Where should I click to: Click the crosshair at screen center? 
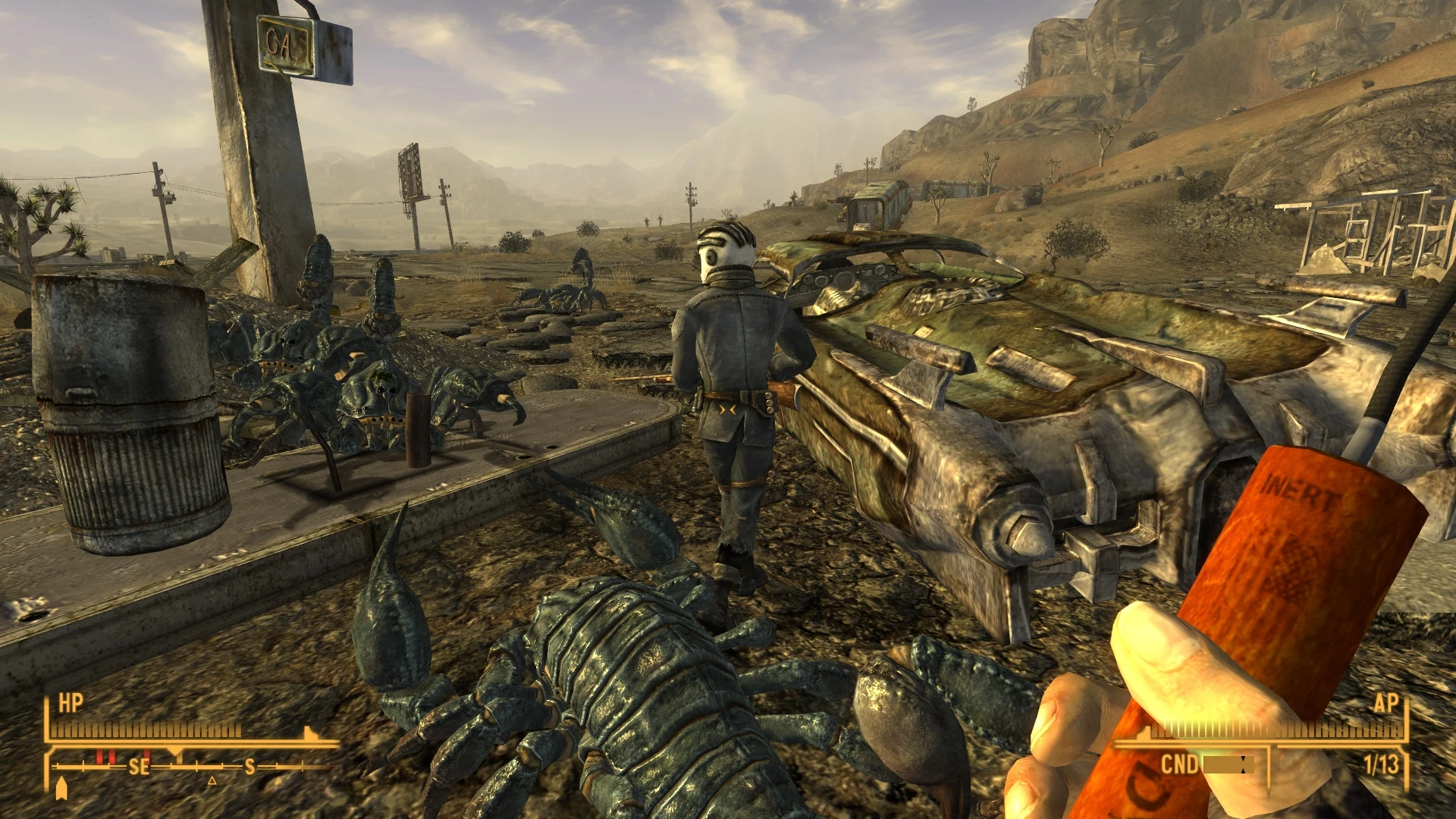[x=728, y=409]
